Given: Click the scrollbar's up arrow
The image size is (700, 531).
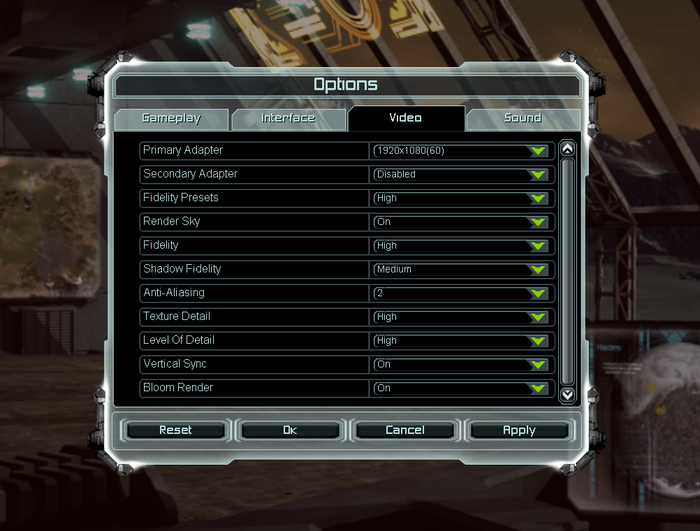Looking at the screenshot, I should click(x=568, y=149).
